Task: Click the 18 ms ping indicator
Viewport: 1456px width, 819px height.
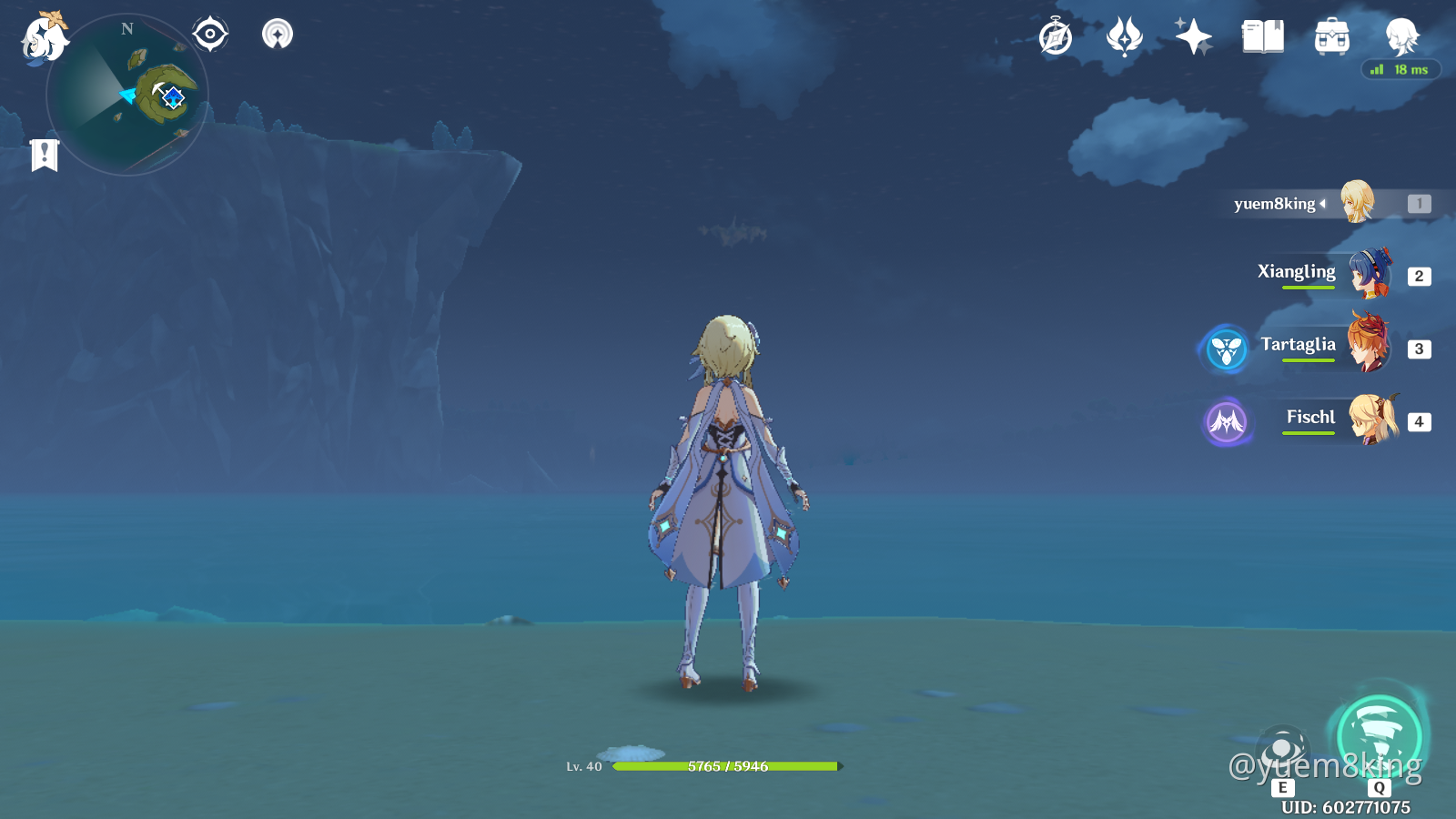Action: pos(1401,68)
